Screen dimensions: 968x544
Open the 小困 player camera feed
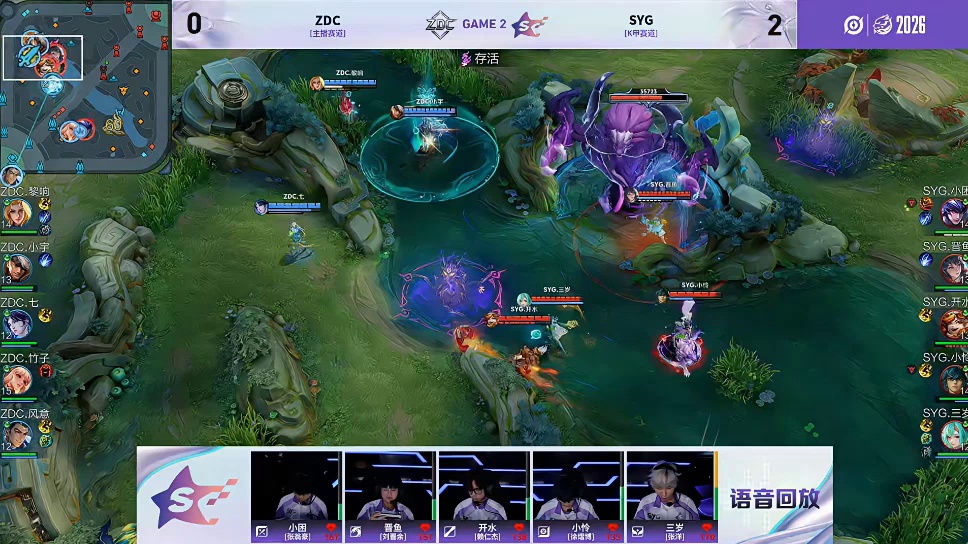(296, 487)
